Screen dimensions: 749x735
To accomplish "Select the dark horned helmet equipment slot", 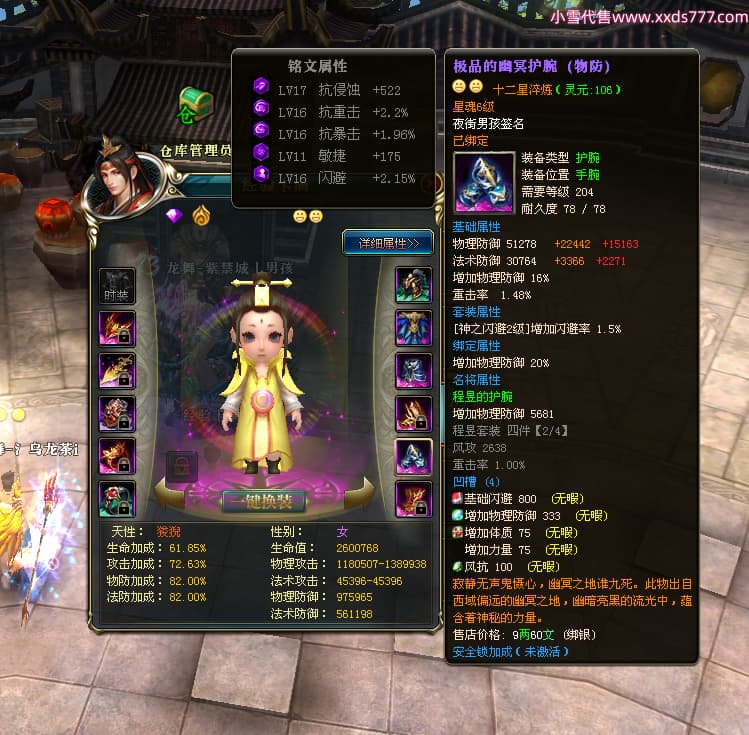I will coord(414,285).
